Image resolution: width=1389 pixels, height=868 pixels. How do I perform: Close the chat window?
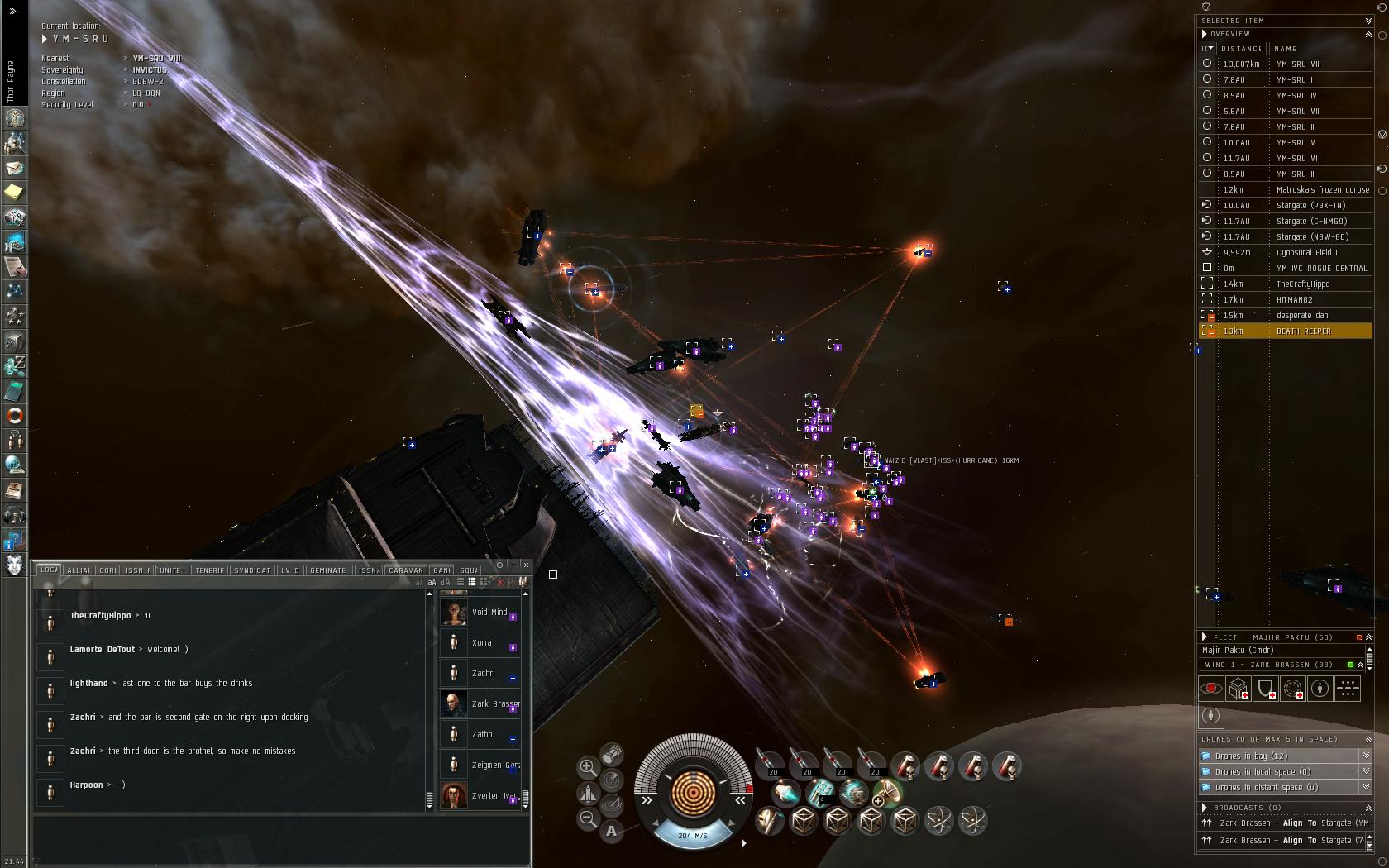527,565
